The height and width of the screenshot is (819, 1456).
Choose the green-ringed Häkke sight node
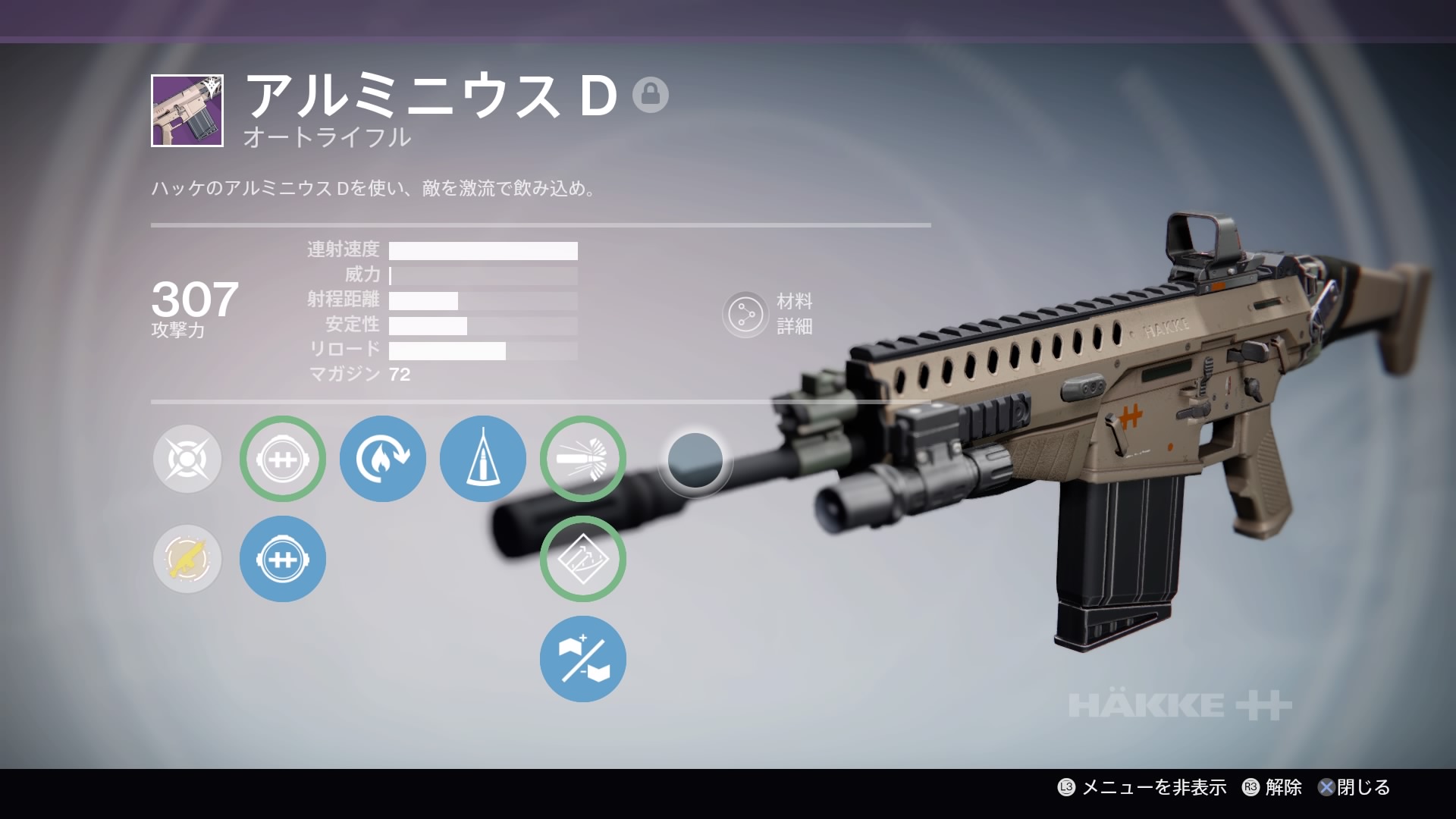[x=283, y=459]
